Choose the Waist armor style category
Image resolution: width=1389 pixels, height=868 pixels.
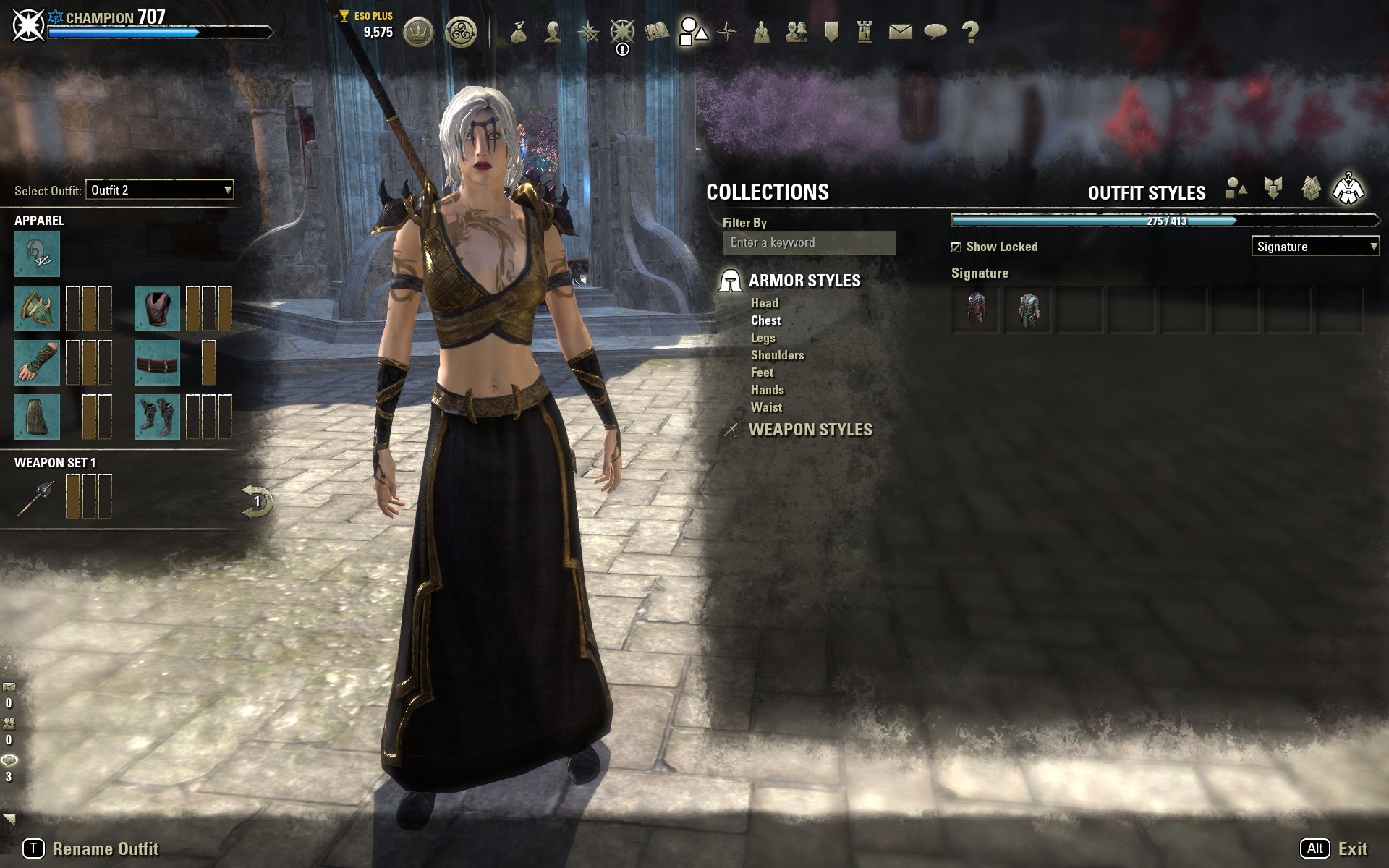click(x=766, y=407)
